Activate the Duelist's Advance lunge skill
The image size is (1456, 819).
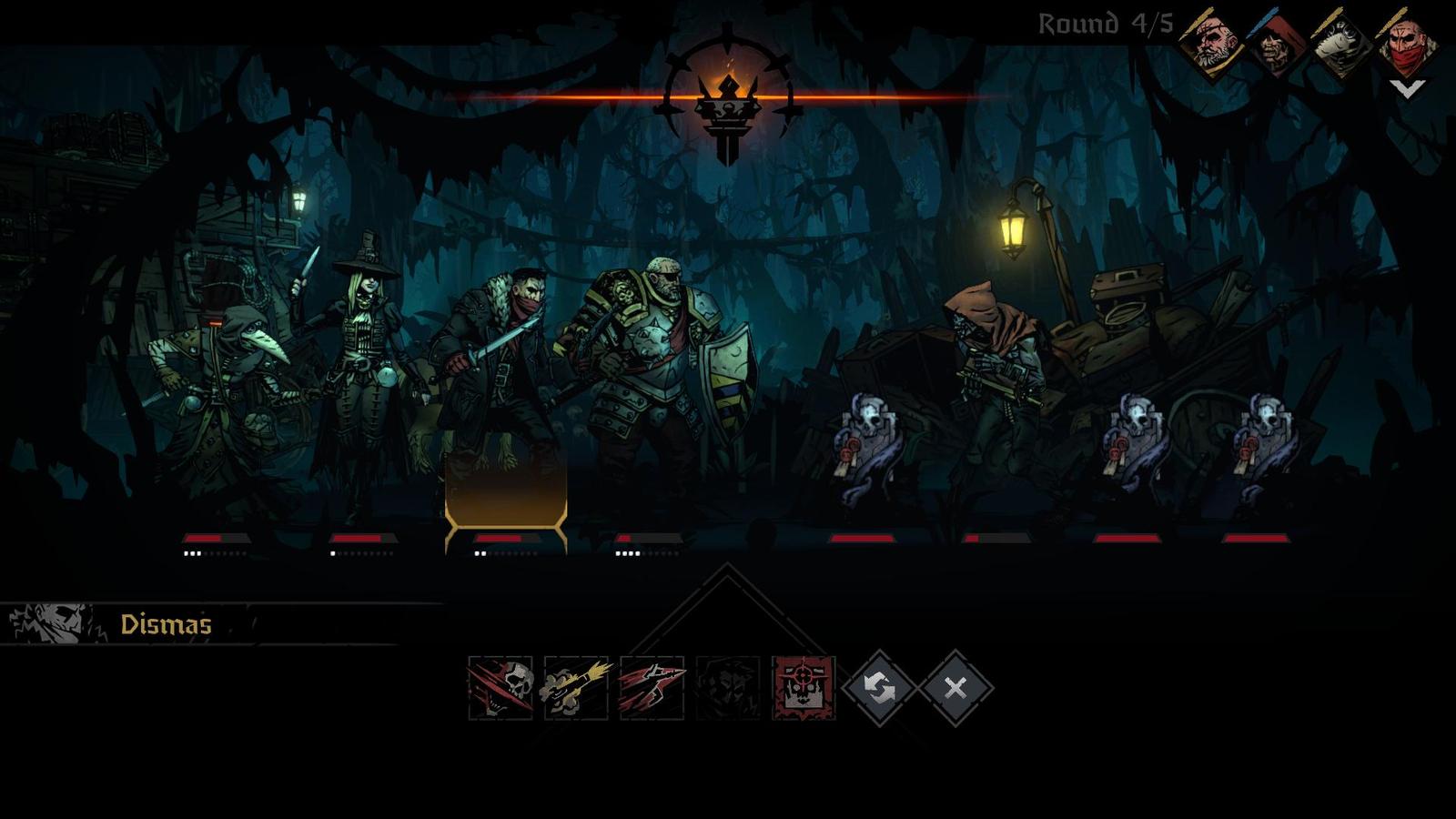(652, 688)
